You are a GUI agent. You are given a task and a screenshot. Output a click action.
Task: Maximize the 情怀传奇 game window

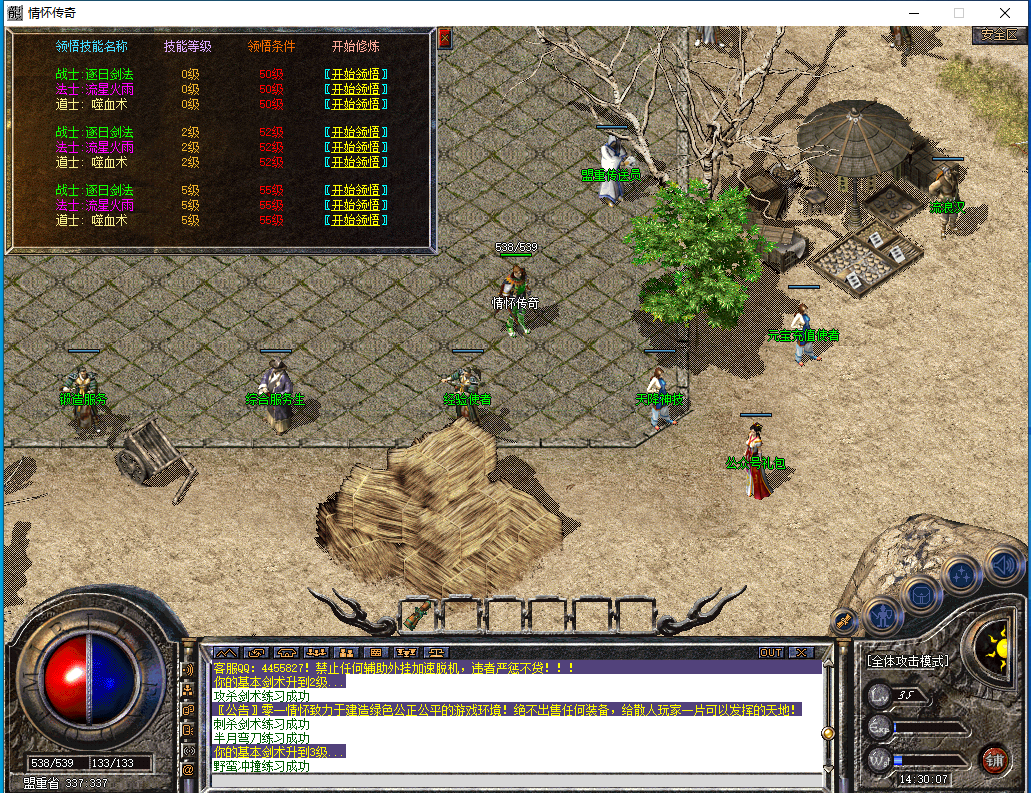pyautogui.click(x=959, y=13)
